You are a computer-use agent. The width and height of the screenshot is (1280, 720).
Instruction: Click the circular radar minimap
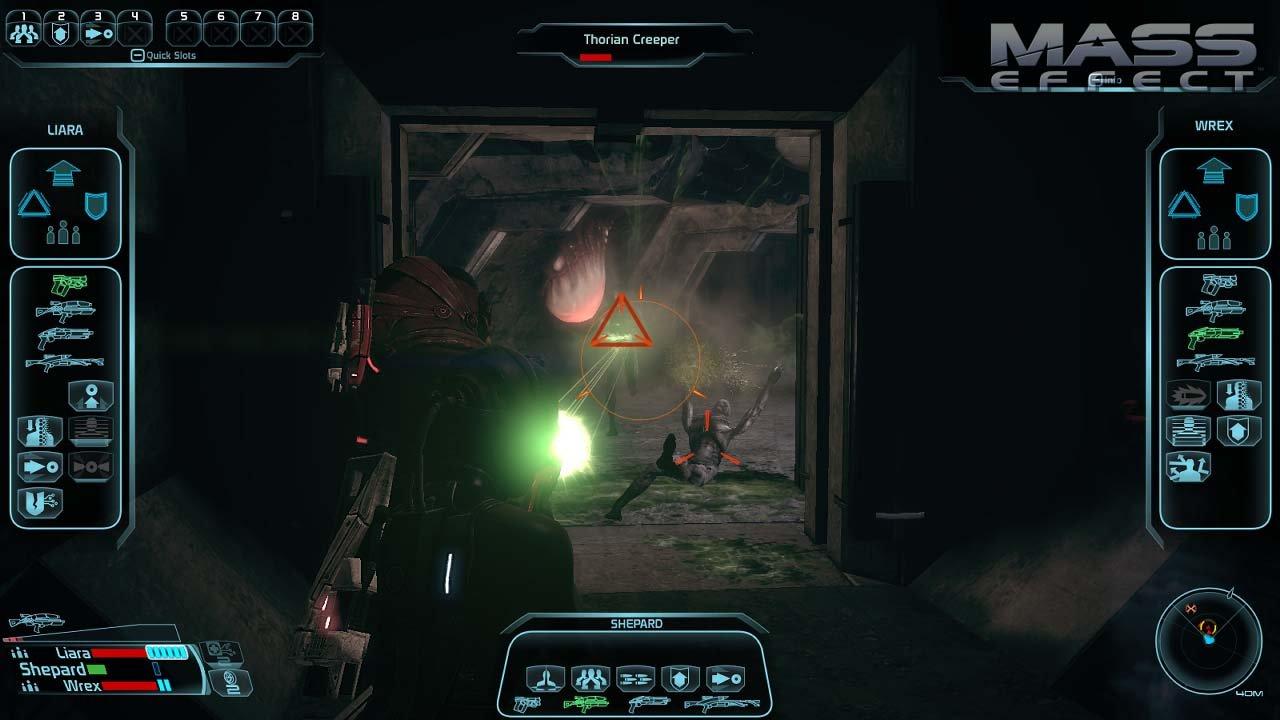[x=1207, y=639]
